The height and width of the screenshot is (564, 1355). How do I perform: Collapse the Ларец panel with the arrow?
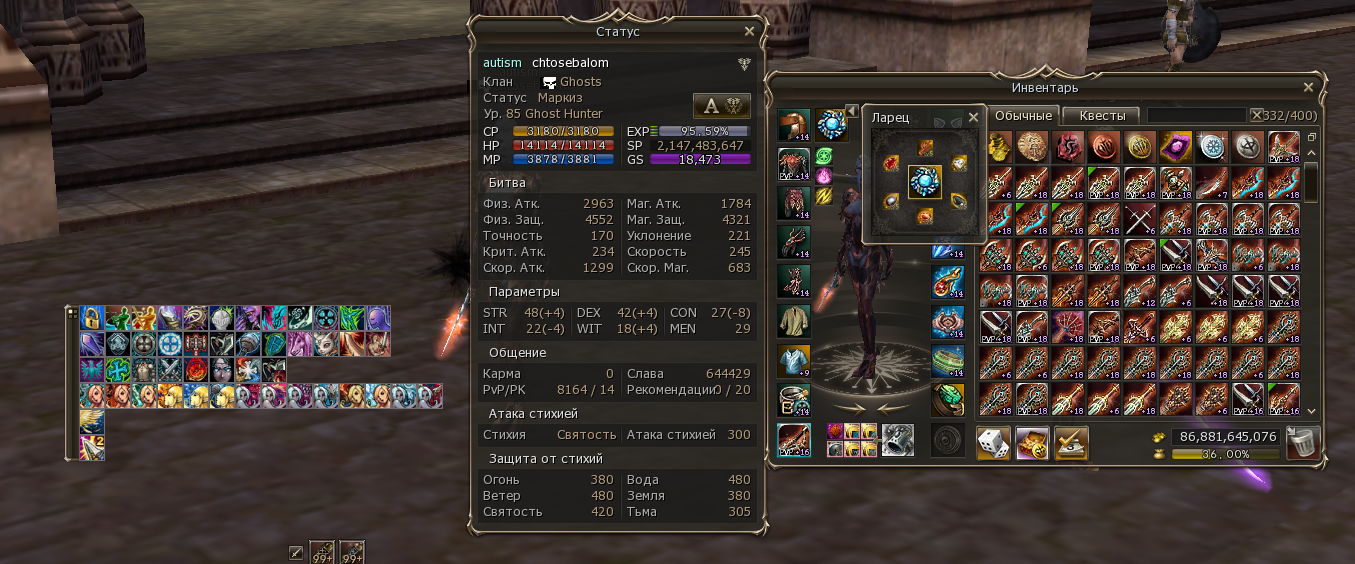852,110
